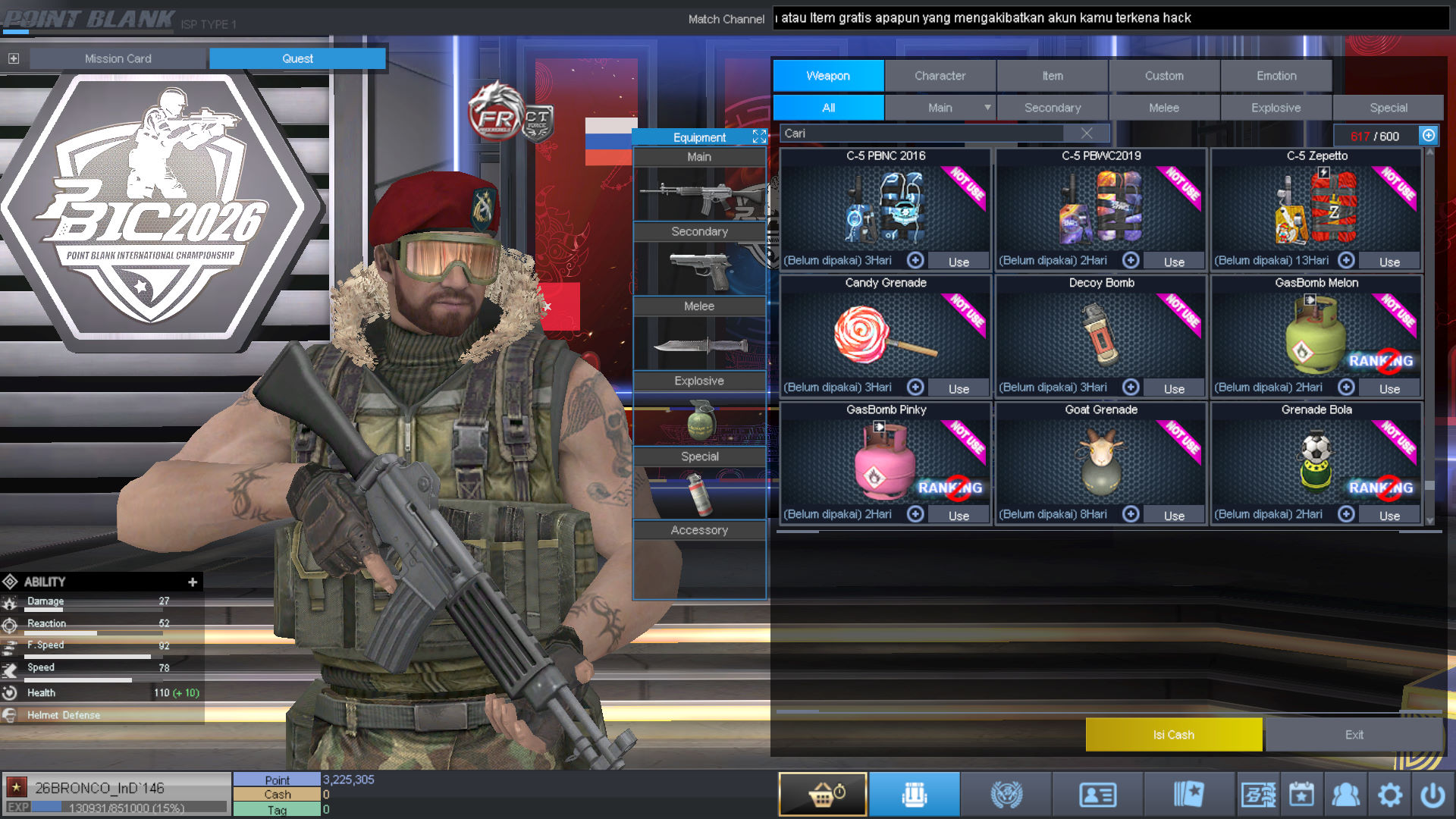Image resolution: width=1456 pixels, height=819 pixels.
Task: Open the Item tab
Action: click(1052, 76)
